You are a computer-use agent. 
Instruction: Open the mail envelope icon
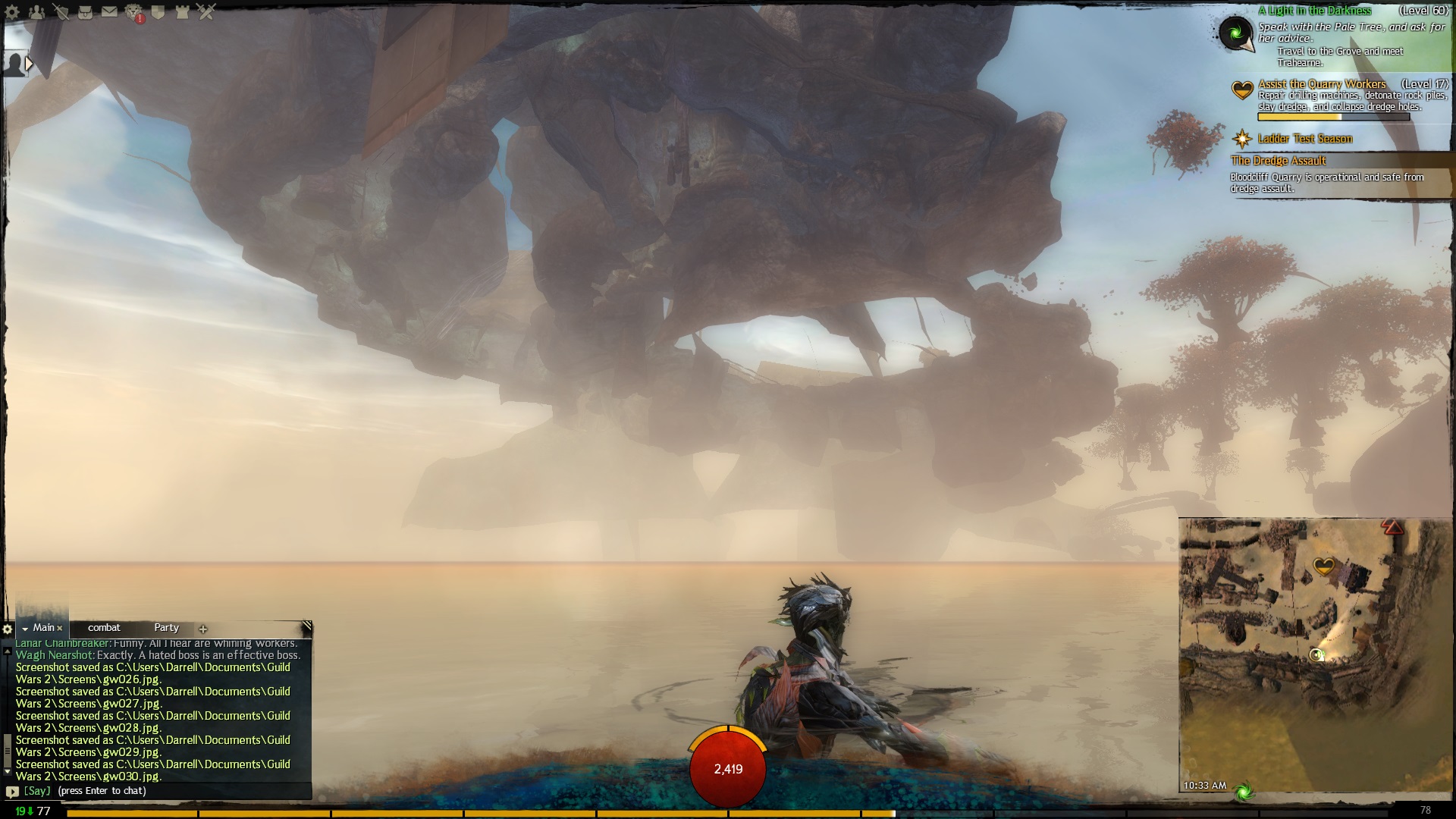tap(109, 12)
